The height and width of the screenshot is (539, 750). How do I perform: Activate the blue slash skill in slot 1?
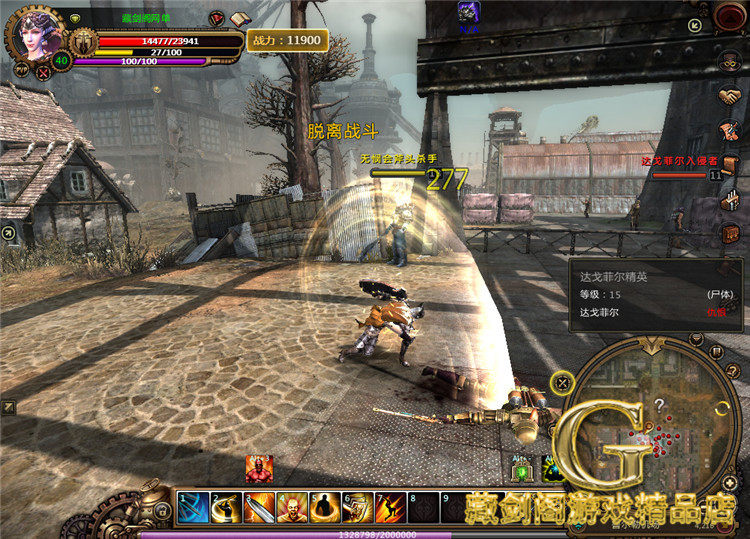[193, 507]
